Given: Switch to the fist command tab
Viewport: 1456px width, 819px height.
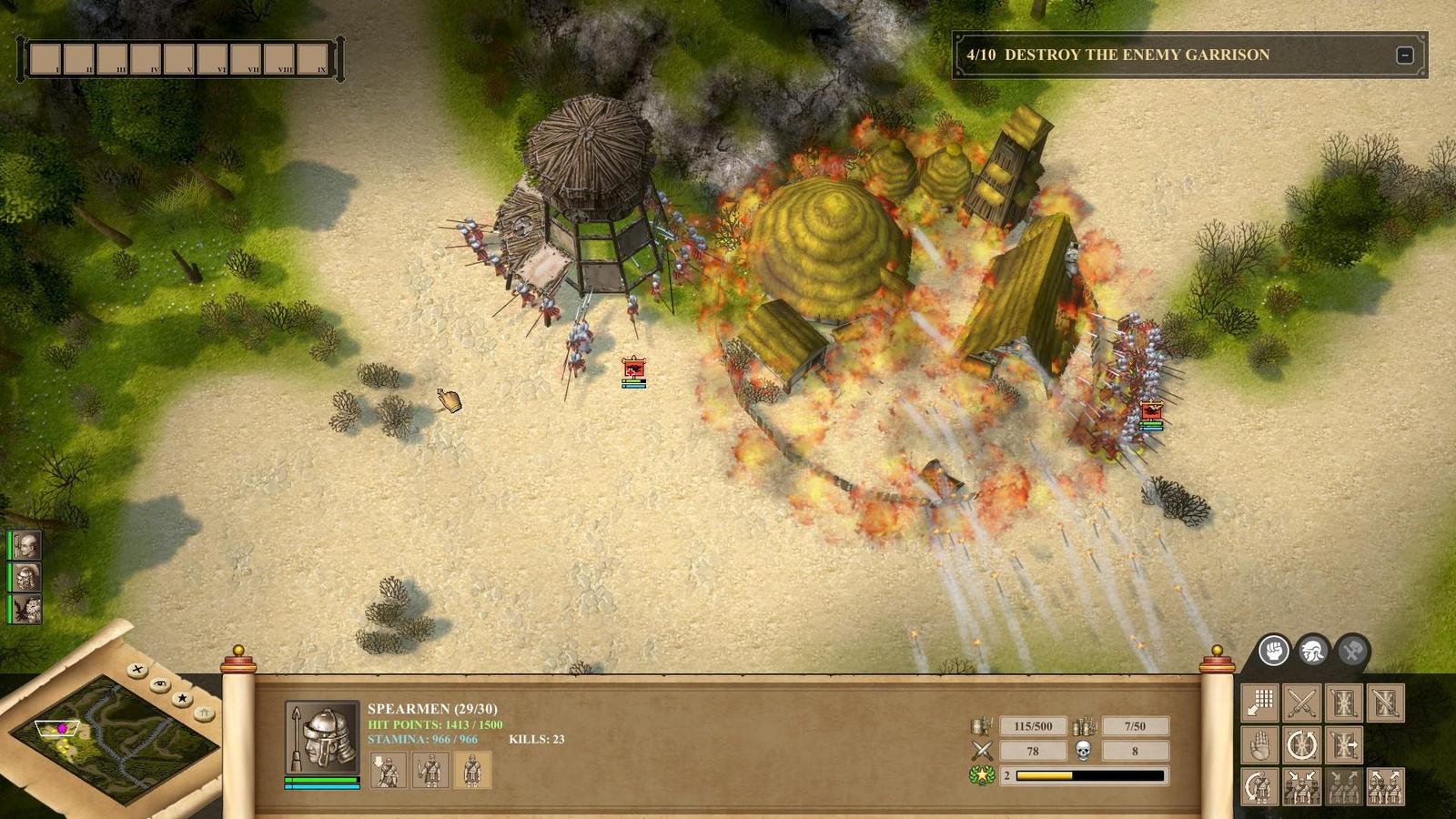Looking at the screenshot, I should (x=1274, y=651).
